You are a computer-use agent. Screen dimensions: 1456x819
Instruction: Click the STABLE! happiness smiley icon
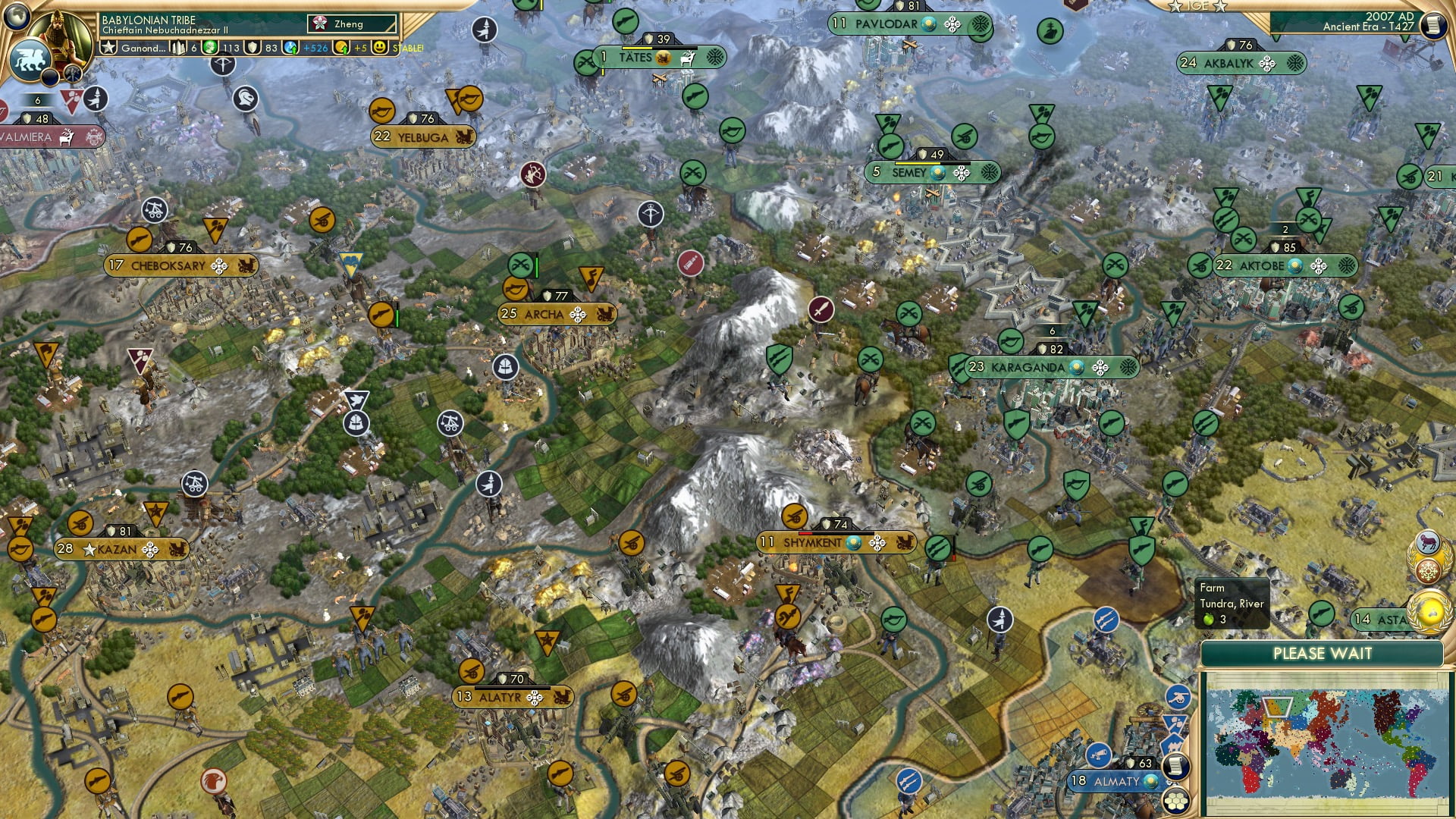click(381, 48)
